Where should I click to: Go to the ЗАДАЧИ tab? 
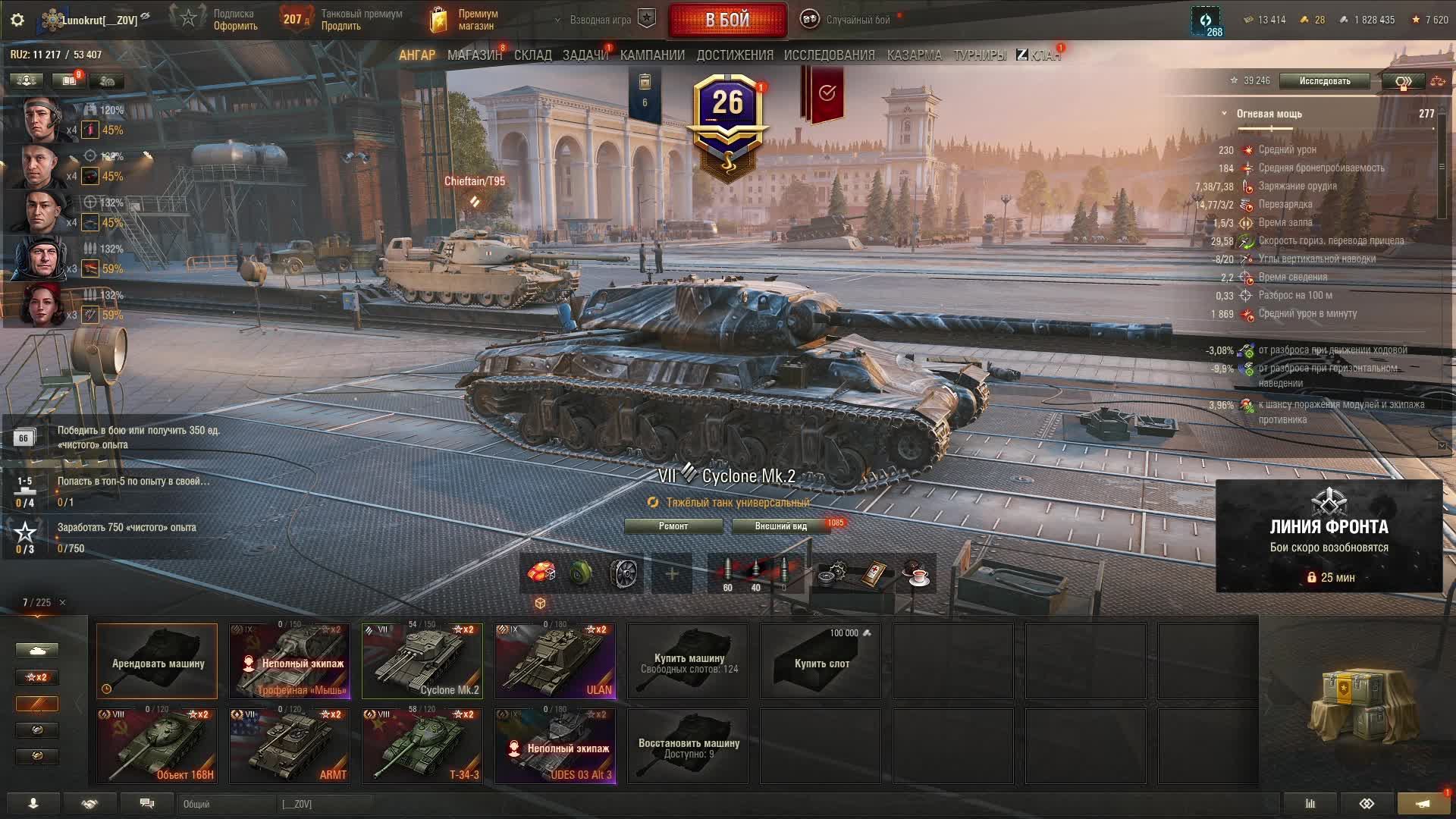tap(585, 55)
